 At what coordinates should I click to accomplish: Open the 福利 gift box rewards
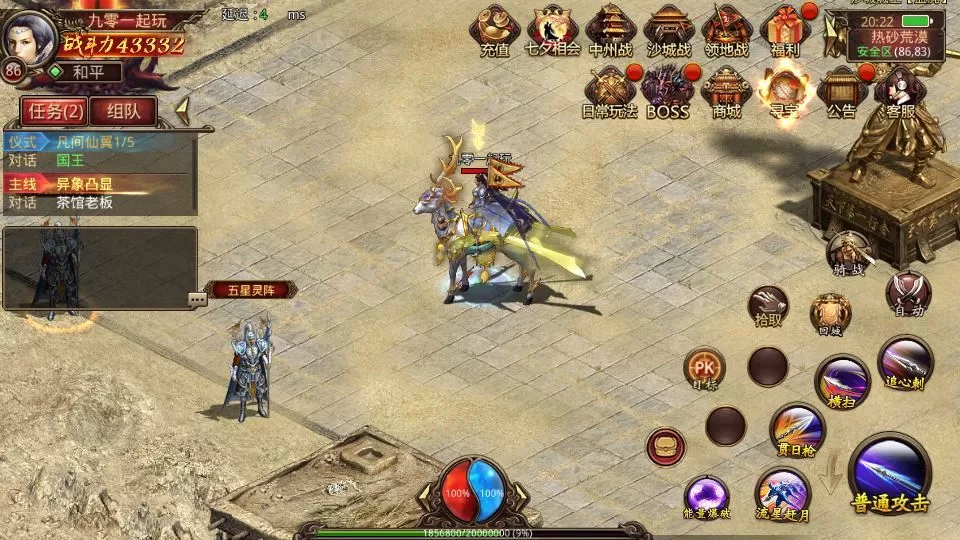coord(785,28)
